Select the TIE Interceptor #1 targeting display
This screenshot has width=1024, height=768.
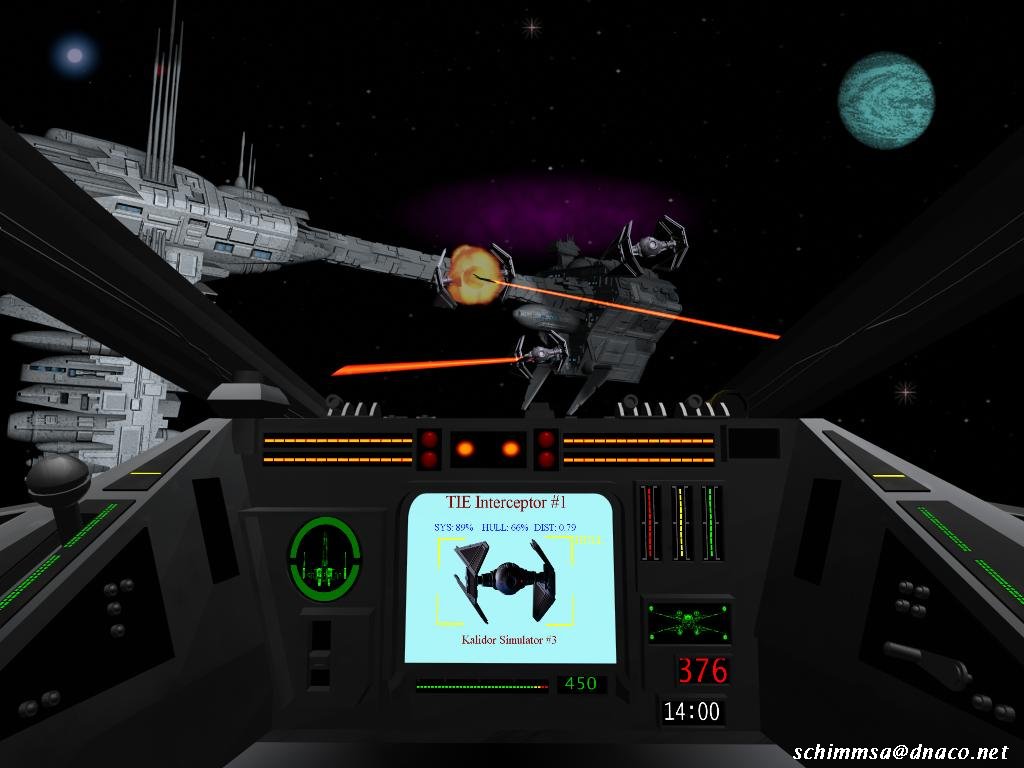[x=510, y=577]
